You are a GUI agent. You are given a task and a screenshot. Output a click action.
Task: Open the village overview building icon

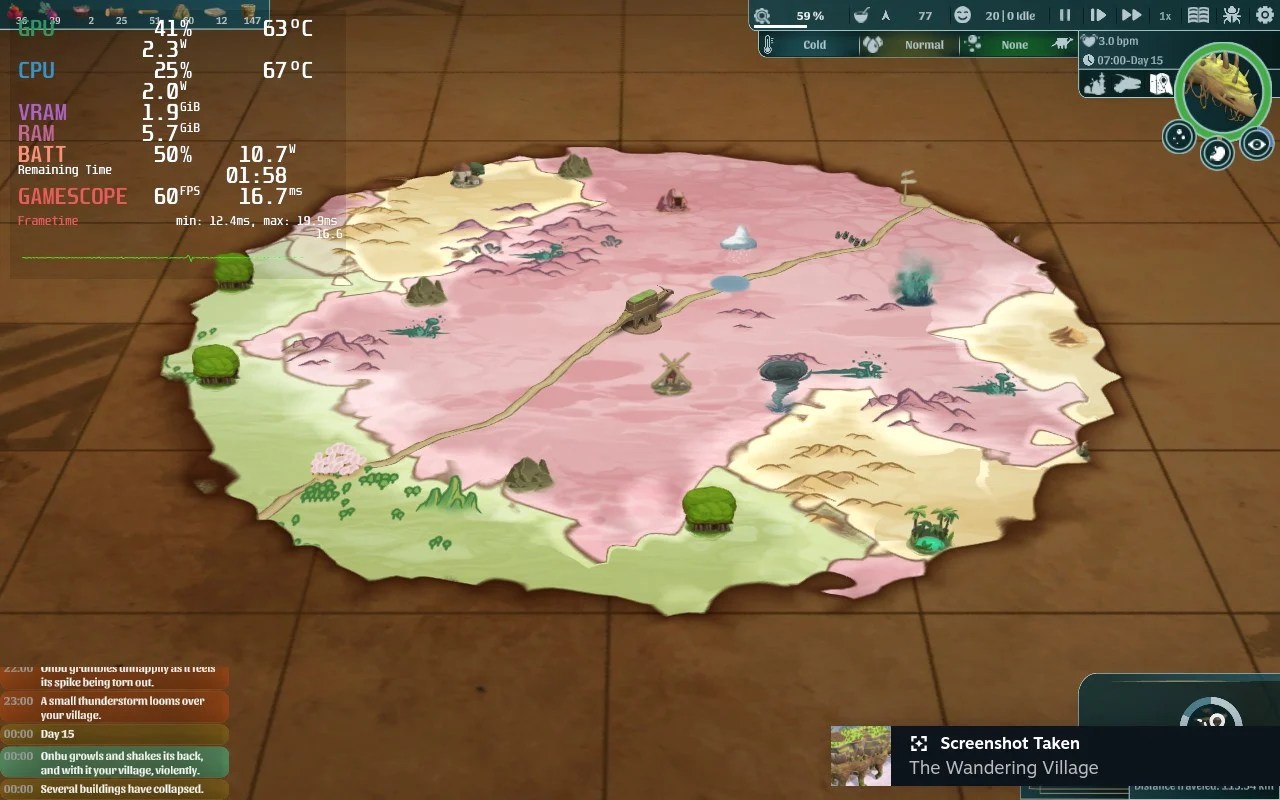(x=1096, y=84)
